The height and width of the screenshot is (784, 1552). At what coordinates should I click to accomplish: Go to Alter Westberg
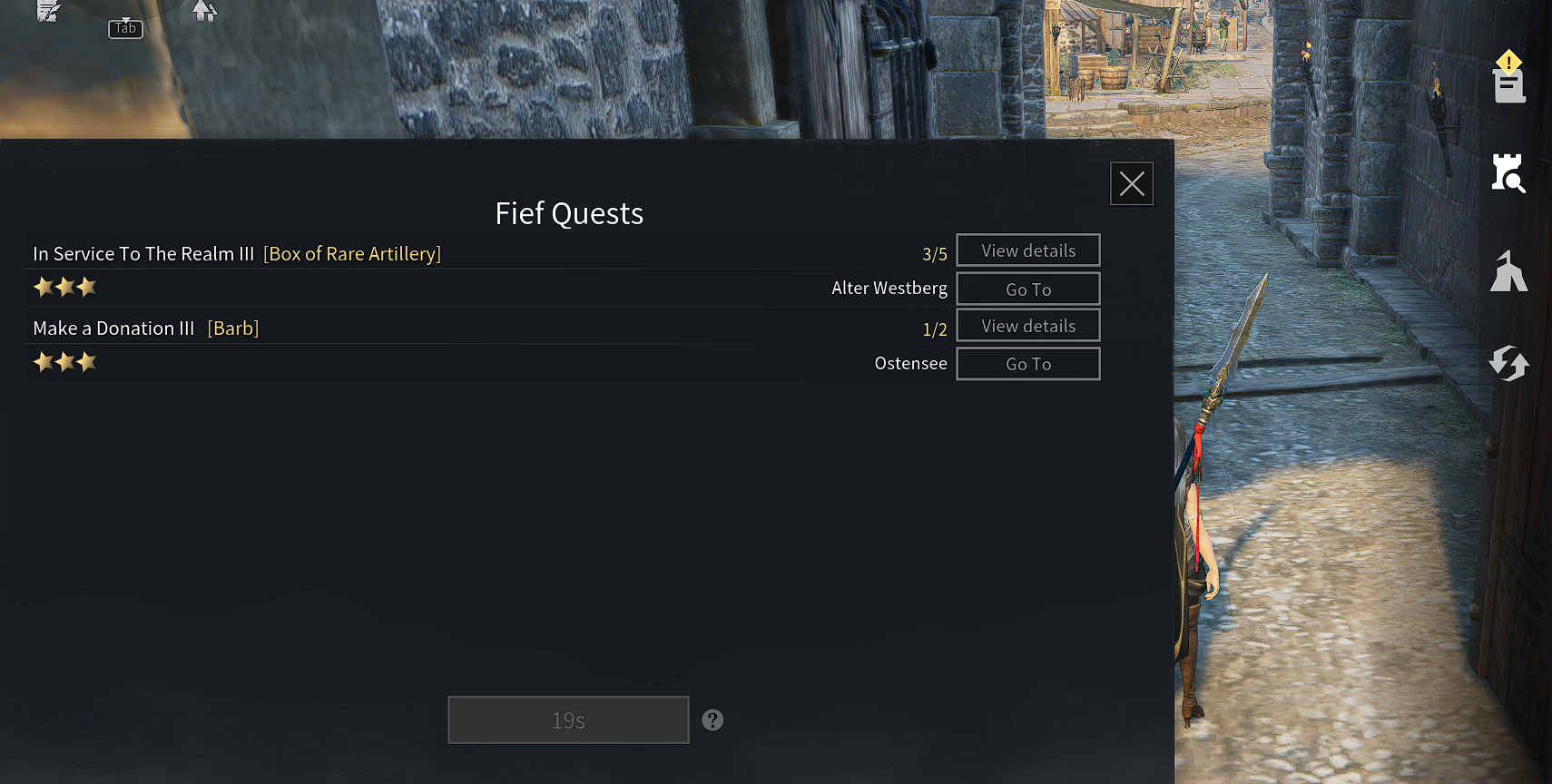coord(1027,289)
